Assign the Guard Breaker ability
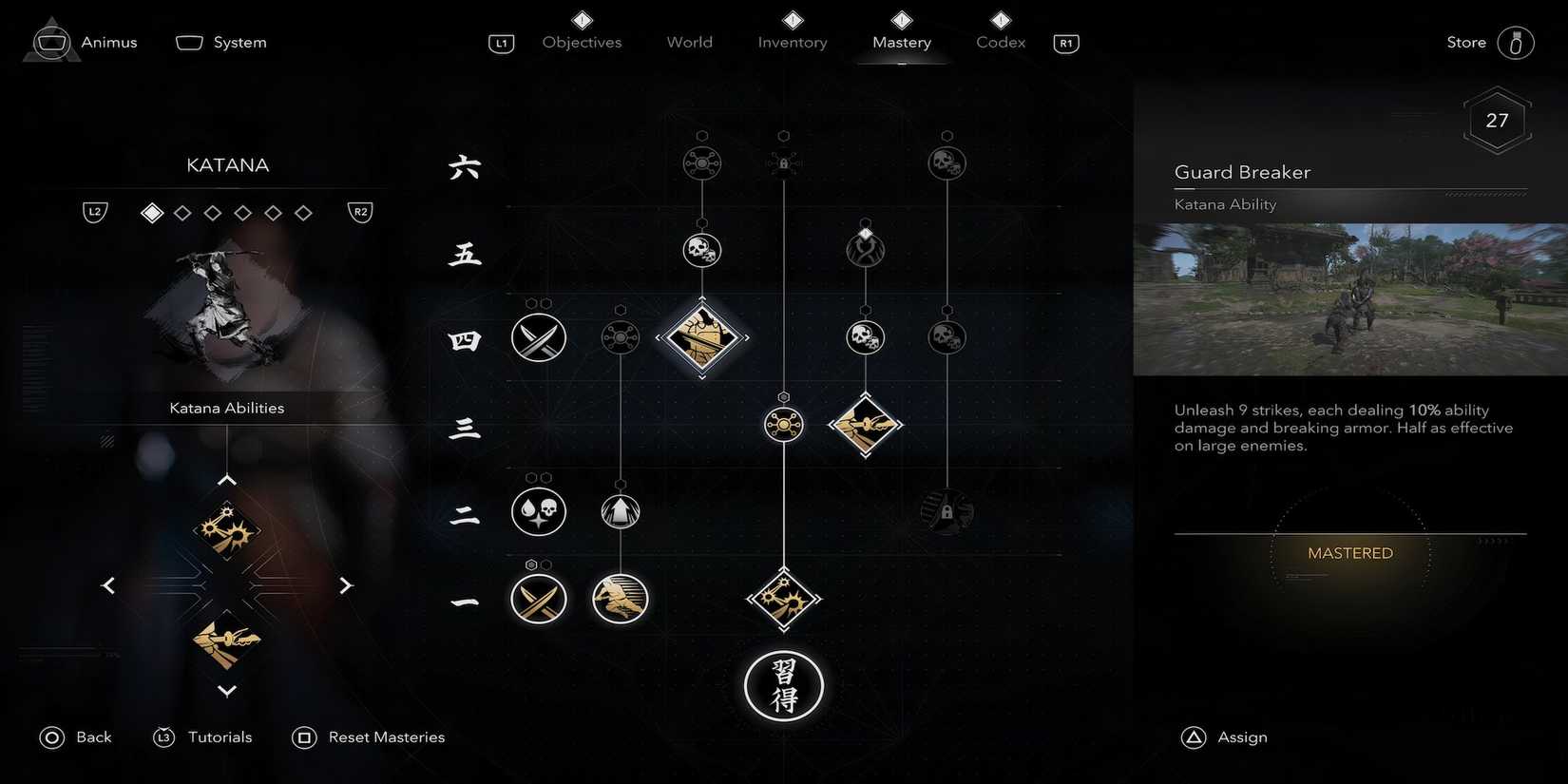The width and height of the screenshot is (1568, 784). 1224,736
